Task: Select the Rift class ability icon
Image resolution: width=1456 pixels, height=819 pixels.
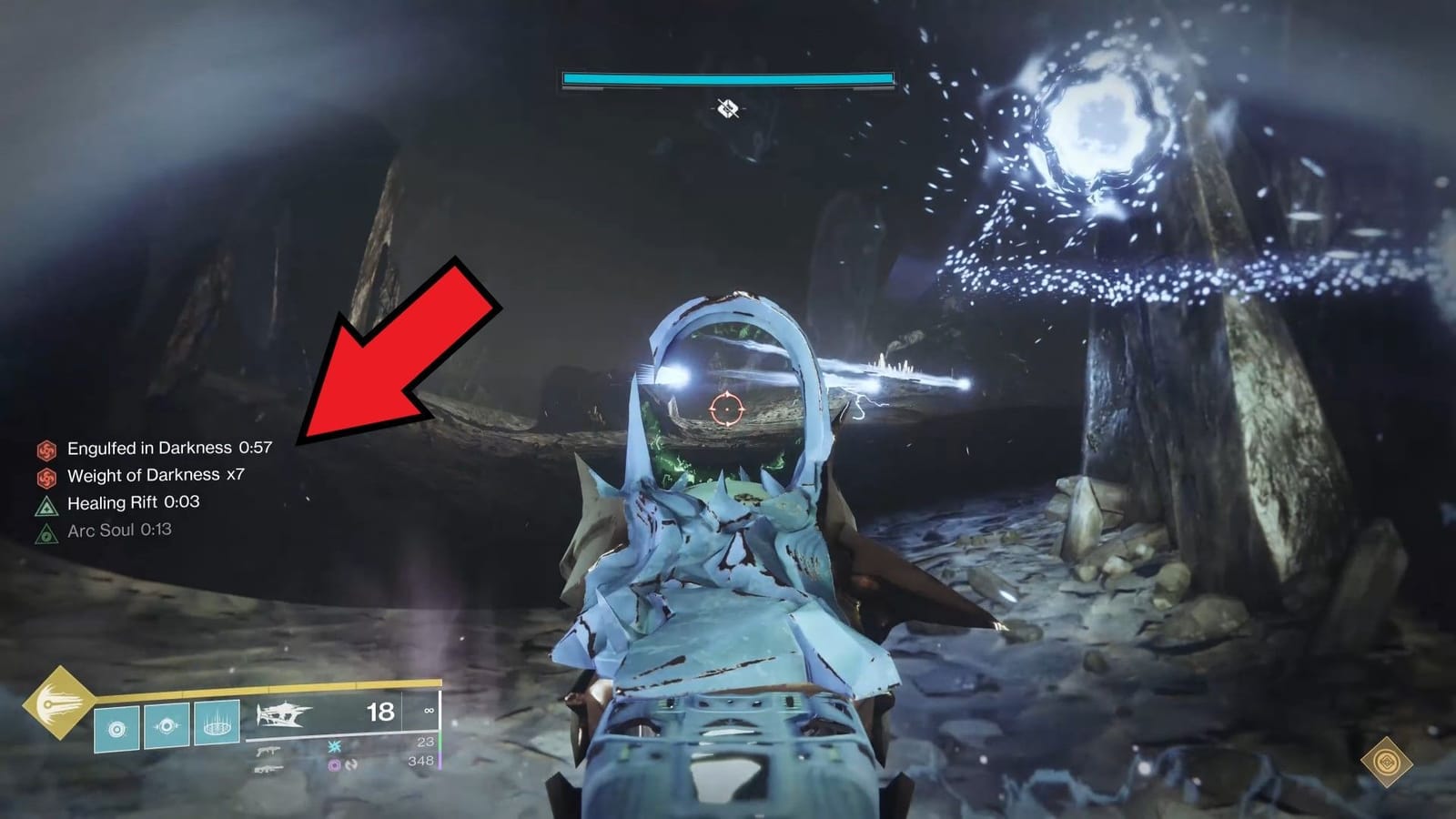Action: point(216,724)
